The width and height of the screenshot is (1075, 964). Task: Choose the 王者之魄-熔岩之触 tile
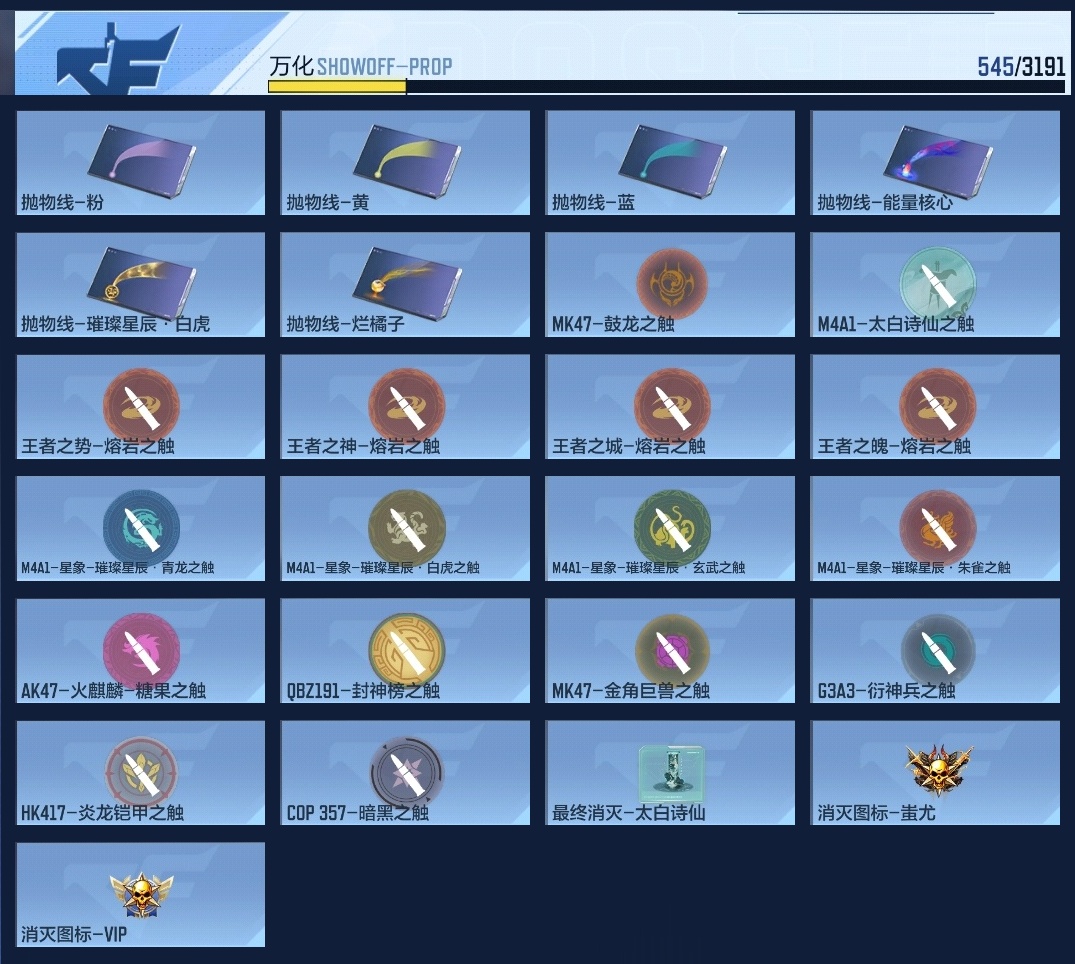pos(935,406)
